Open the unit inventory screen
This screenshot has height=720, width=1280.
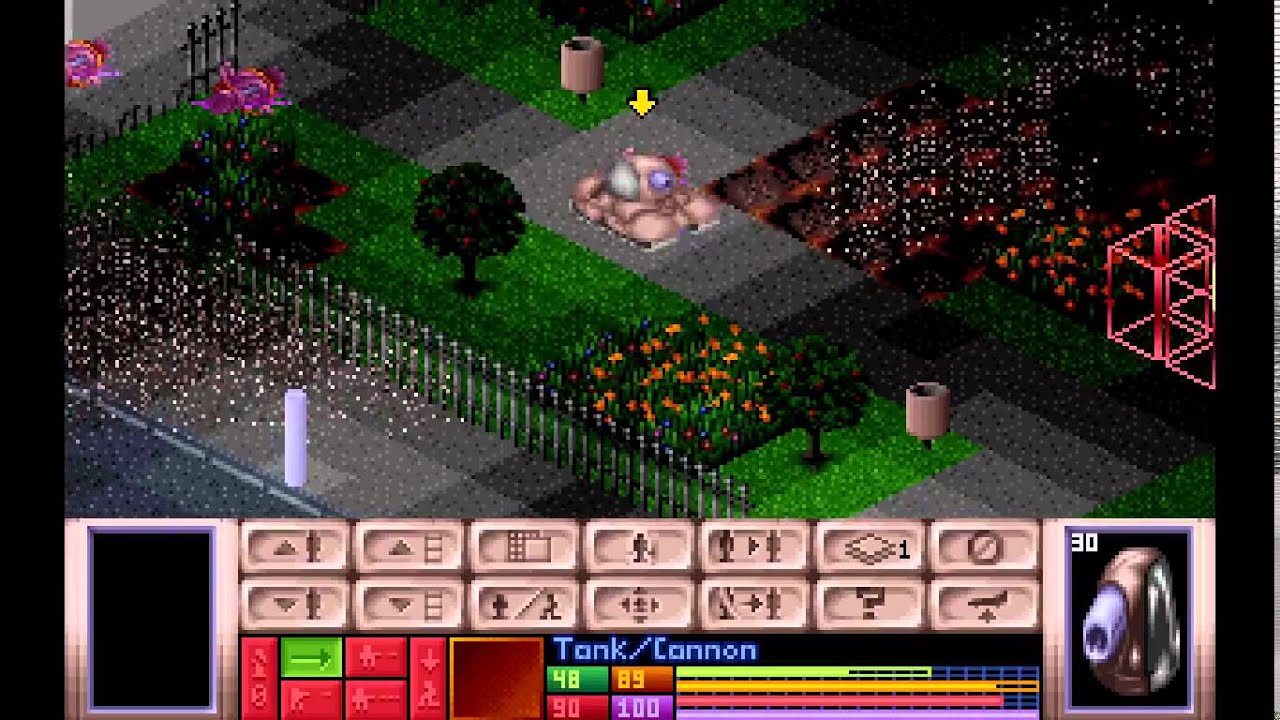[640, 548]
